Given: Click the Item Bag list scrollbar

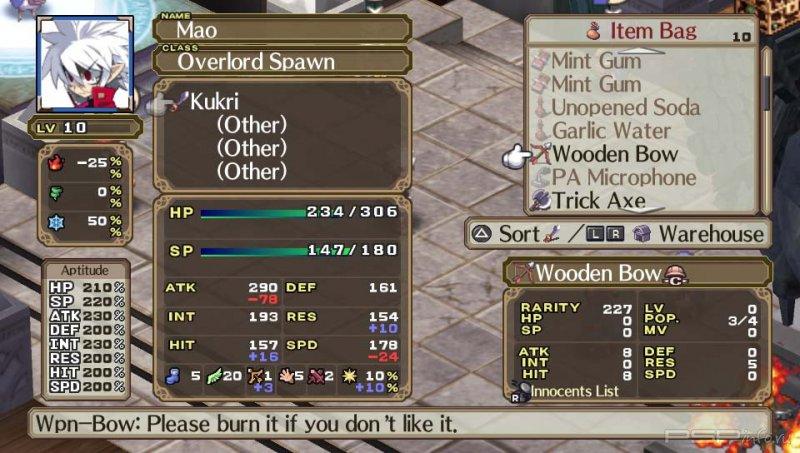Looking at the screenshot, I should pos(766,130).
